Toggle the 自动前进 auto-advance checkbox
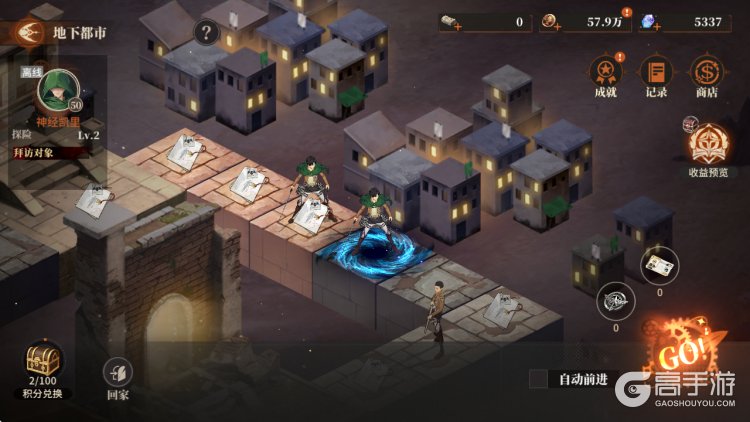 click(539, 379)
